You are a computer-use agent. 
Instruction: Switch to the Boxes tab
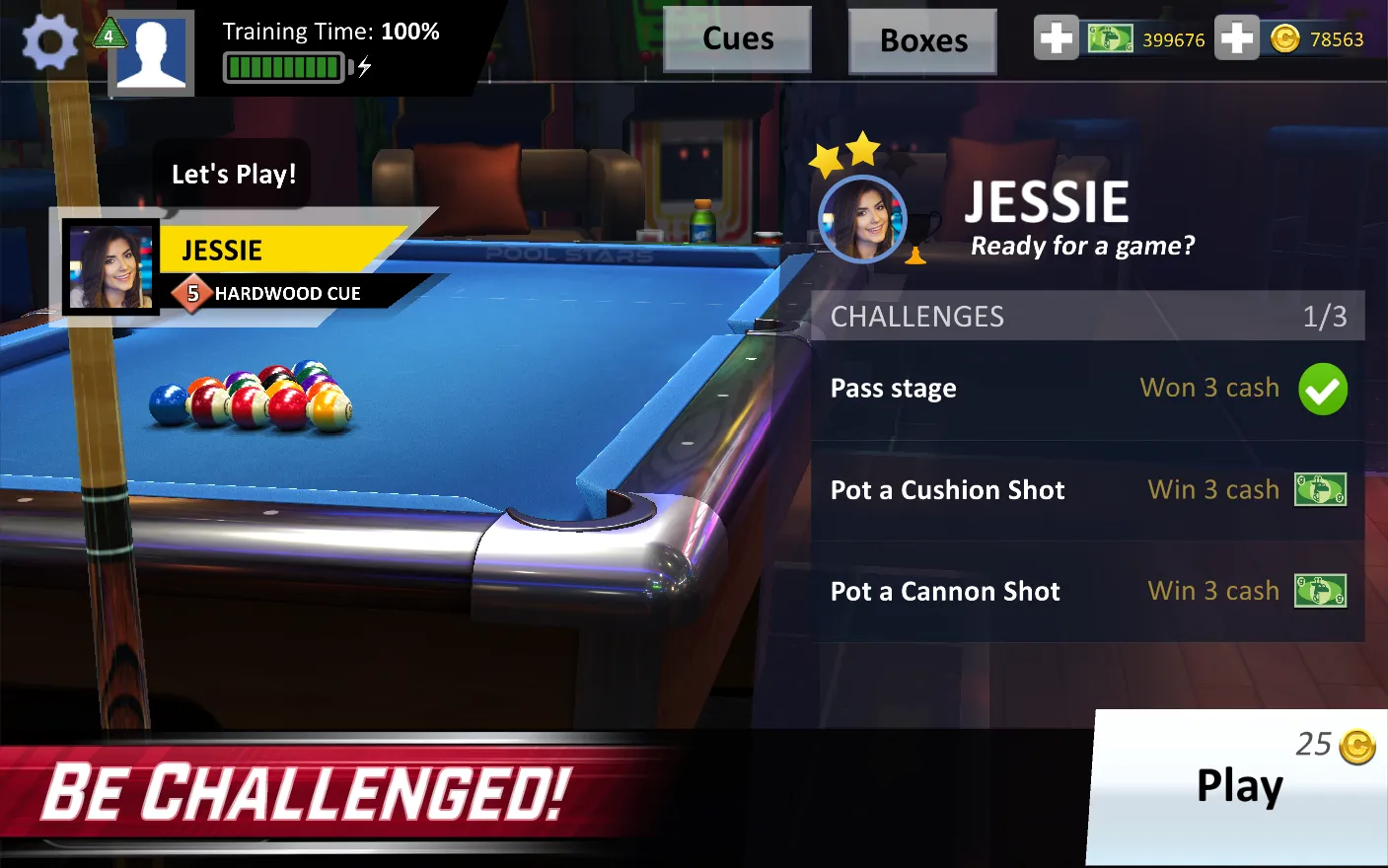point(921,40)
